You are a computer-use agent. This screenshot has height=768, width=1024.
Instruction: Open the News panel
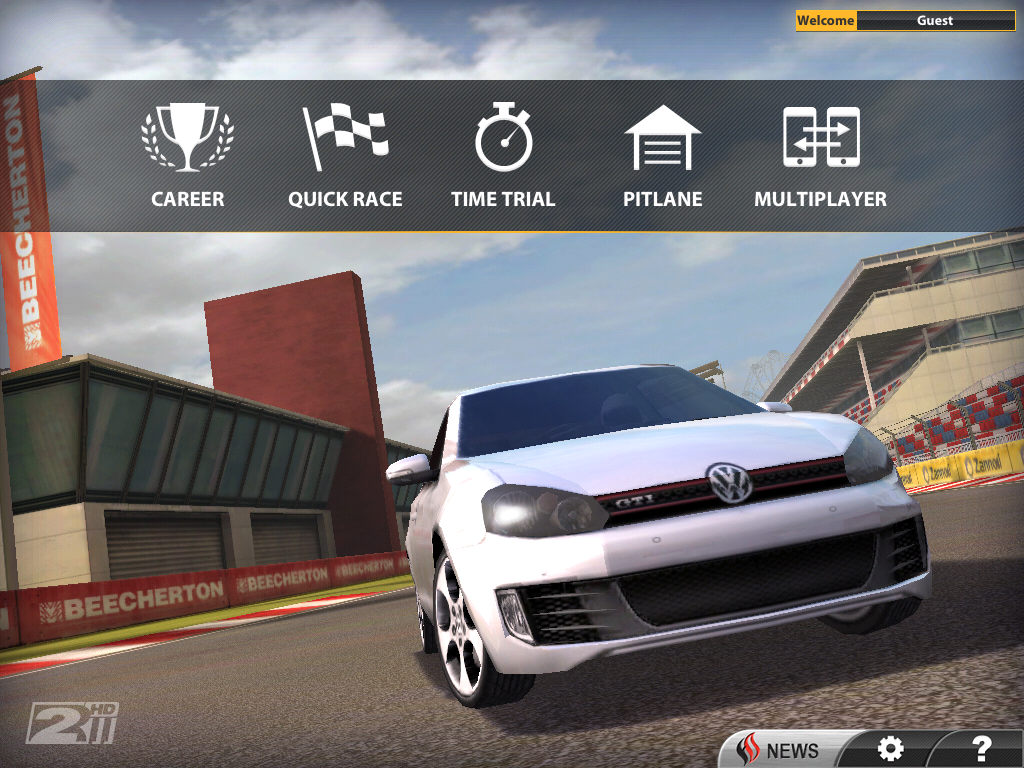coord(780,749)
